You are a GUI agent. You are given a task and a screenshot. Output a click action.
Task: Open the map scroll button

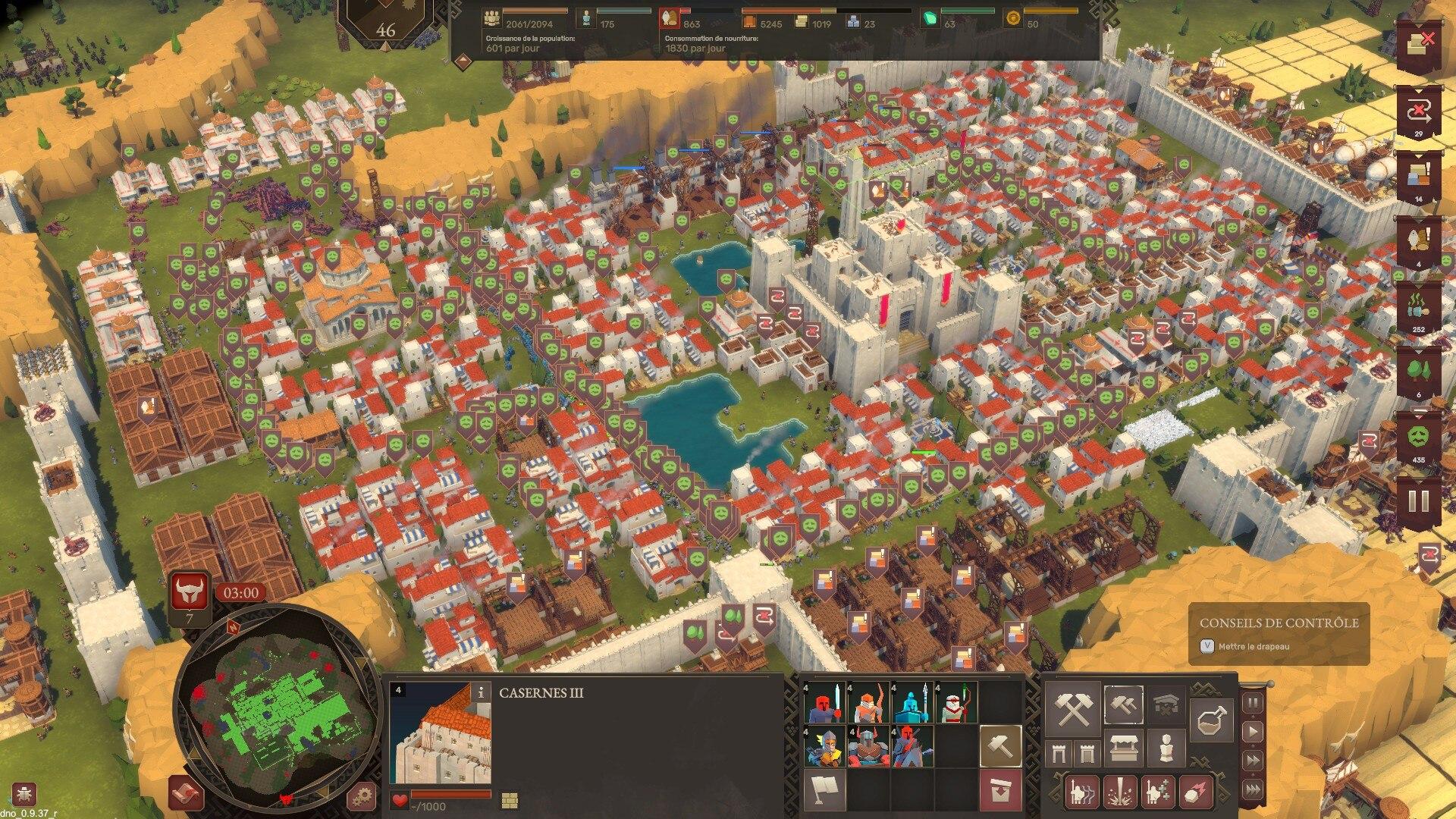click(x=186, y=794)
